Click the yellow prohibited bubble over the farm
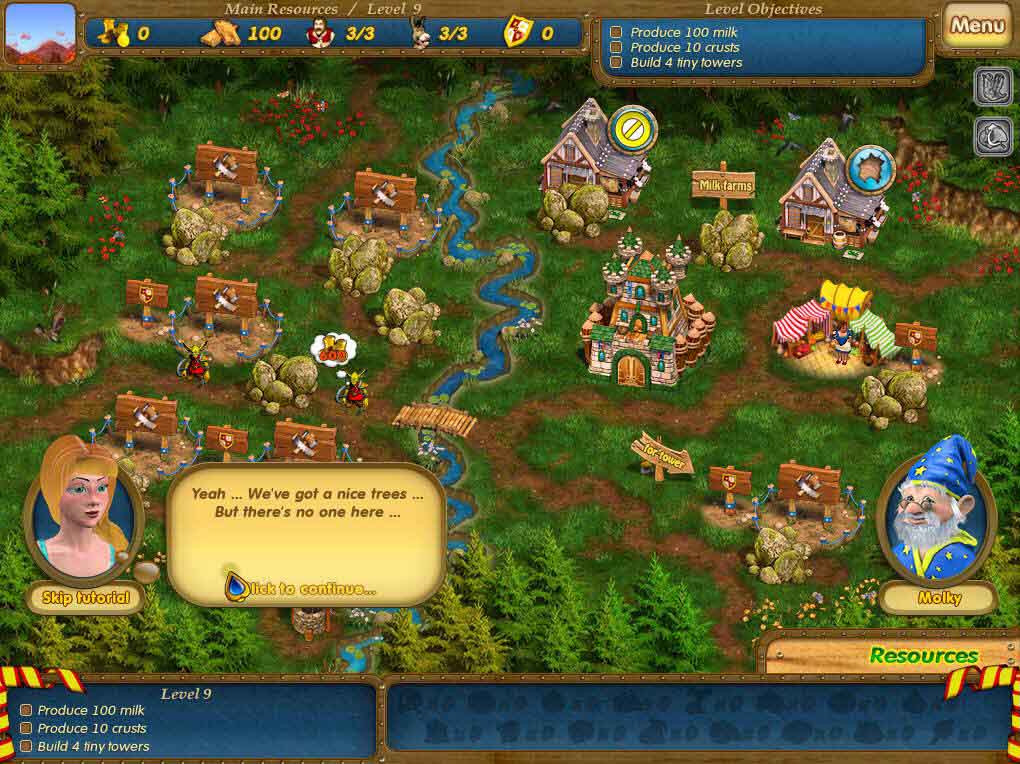Image resolution: width=1020 pixels, height=764 pixels. coord(632,131)
